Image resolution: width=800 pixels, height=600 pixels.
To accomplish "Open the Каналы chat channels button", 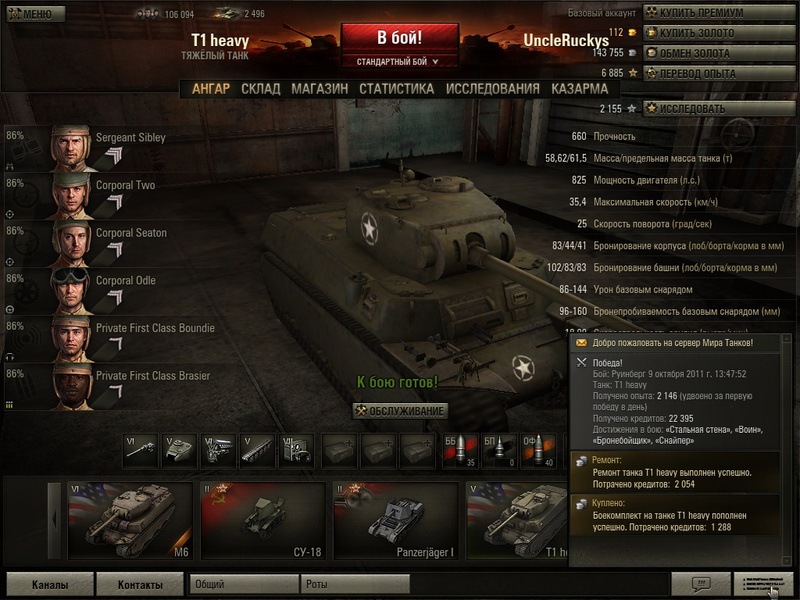I will [x=49, y=584].
